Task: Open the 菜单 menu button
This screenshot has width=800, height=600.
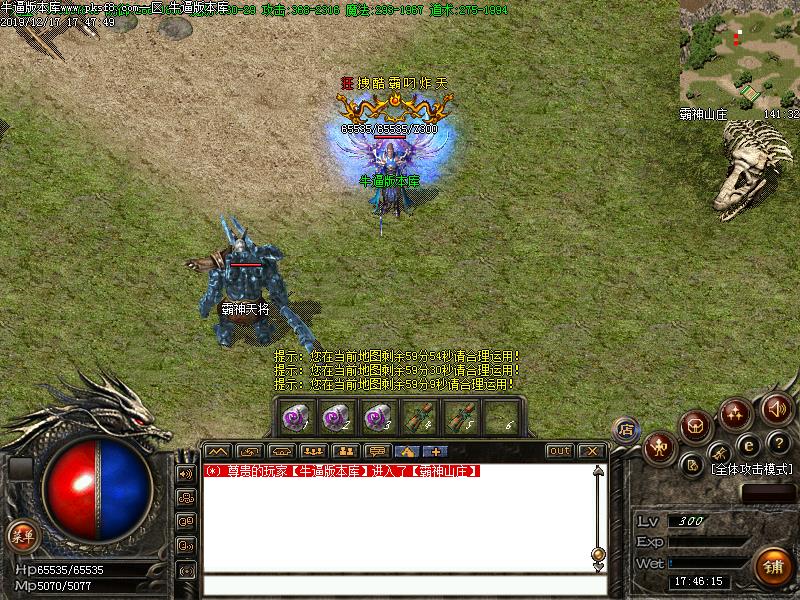Action: (22, 535)
